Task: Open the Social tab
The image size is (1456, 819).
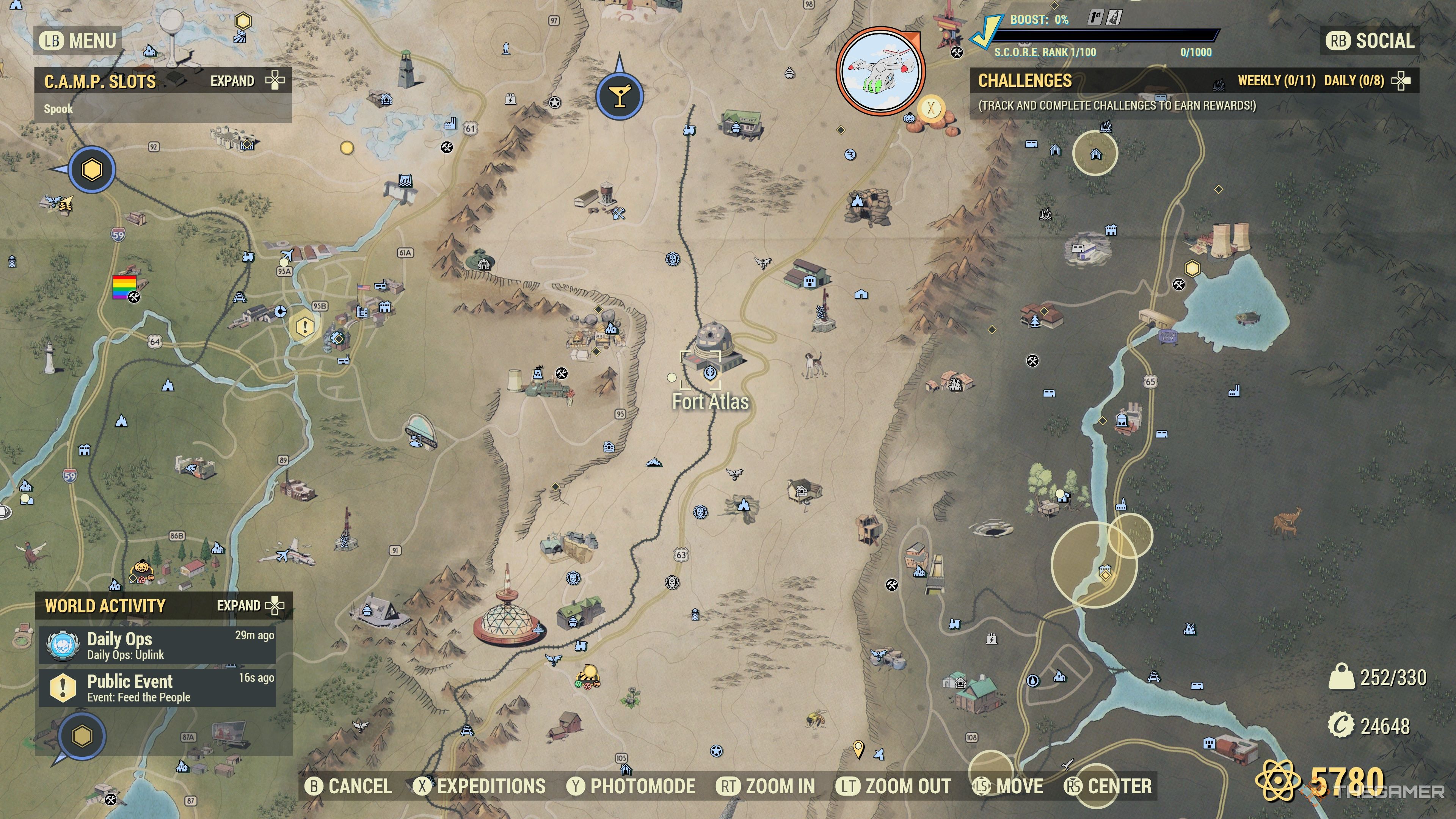Action: pyautogui.click(x=1370, y=41)
